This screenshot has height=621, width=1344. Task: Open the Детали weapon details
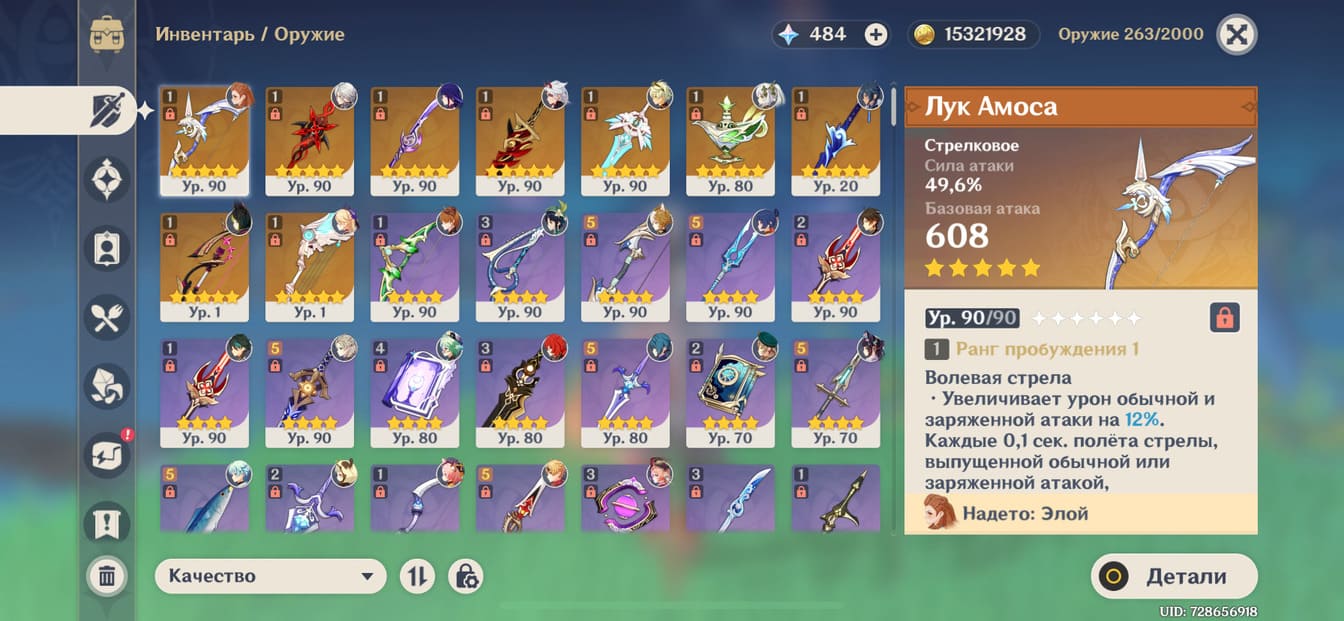1174,576
